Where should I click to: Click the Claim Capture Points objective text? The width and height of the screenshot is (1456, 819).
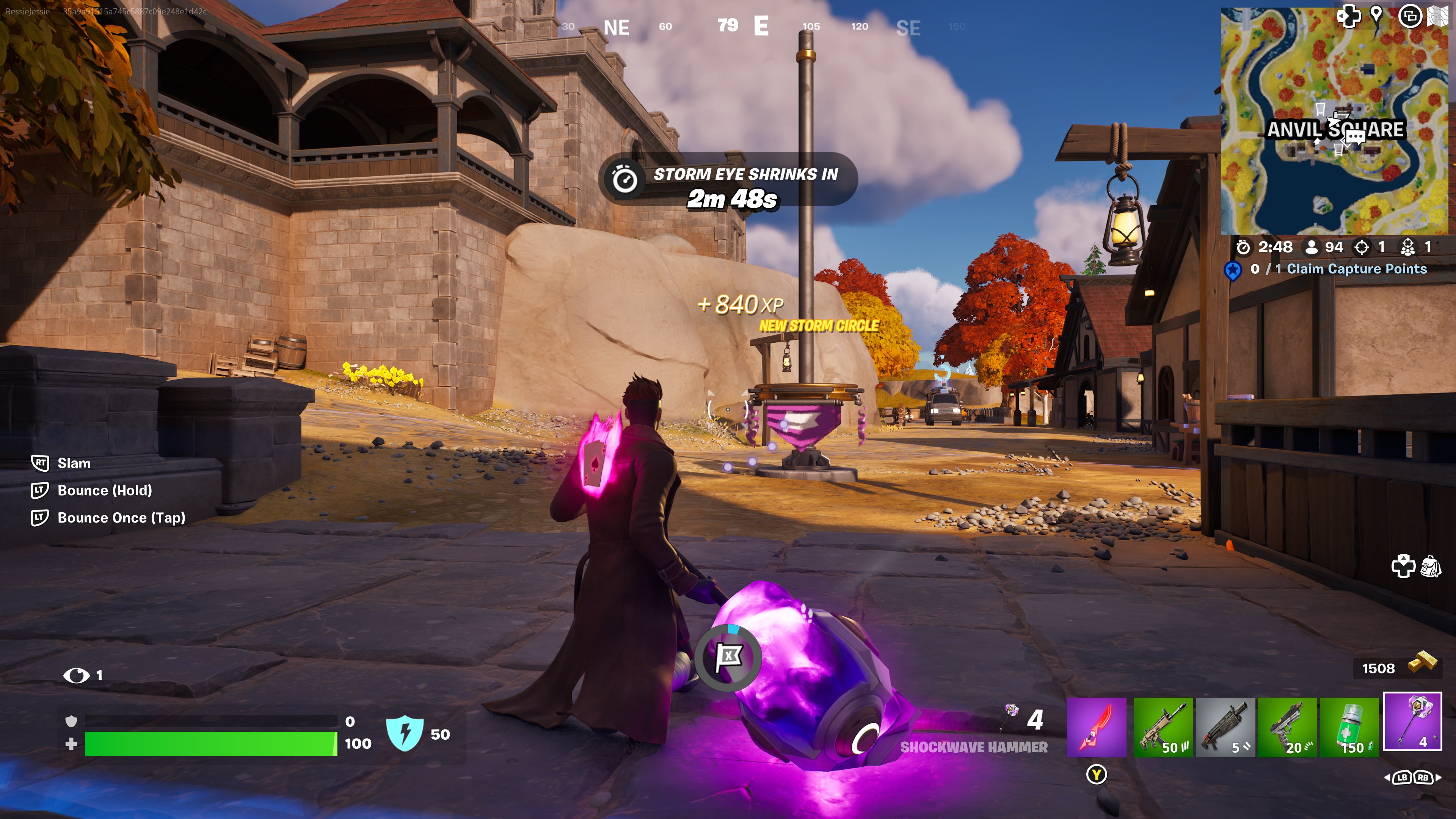(1351, 269)
